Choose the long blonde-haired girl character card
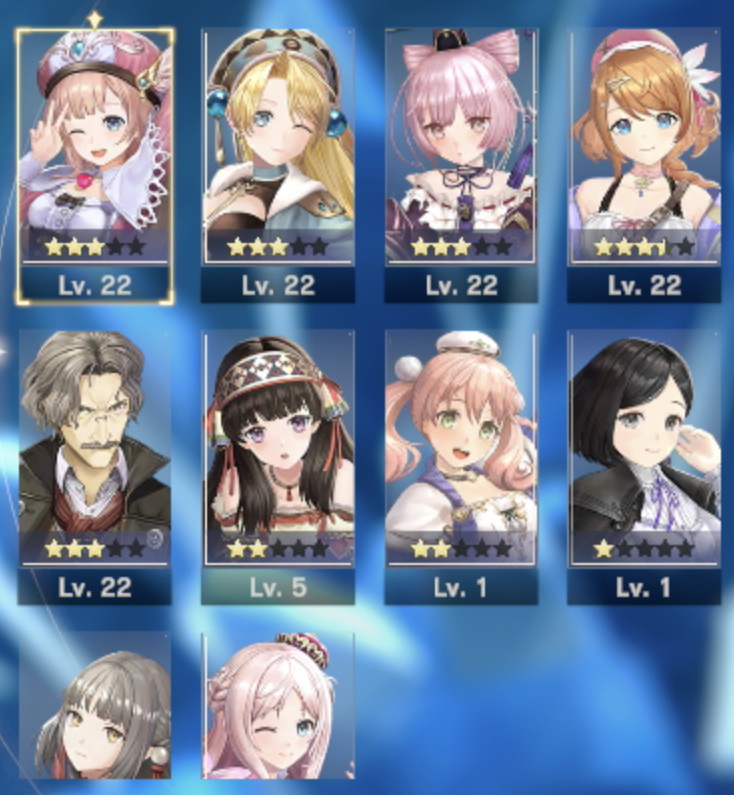The width and height of the screenshot is (734, 795). point(278,160)
